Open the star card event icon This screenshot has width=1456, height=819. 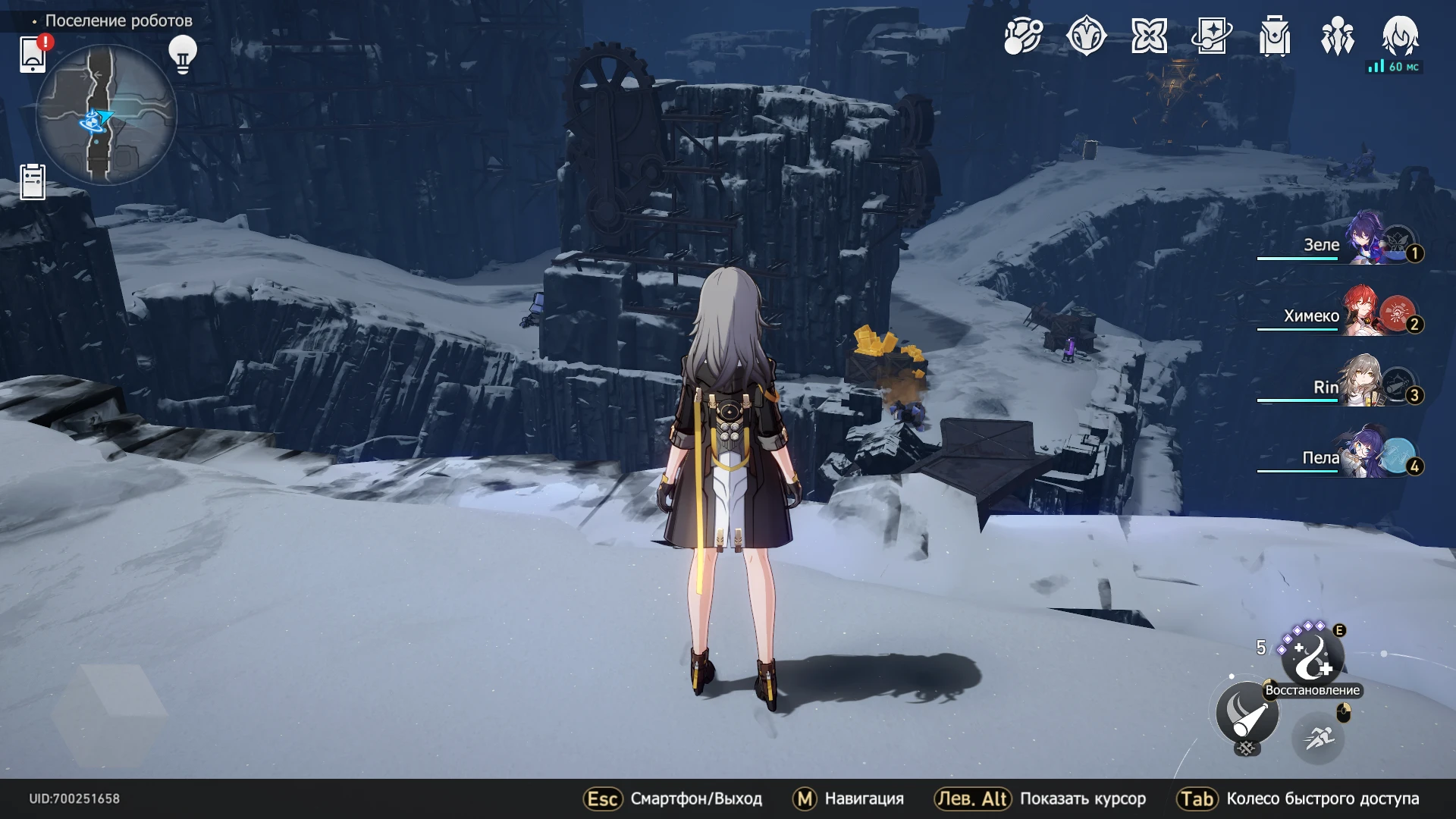1212,36
